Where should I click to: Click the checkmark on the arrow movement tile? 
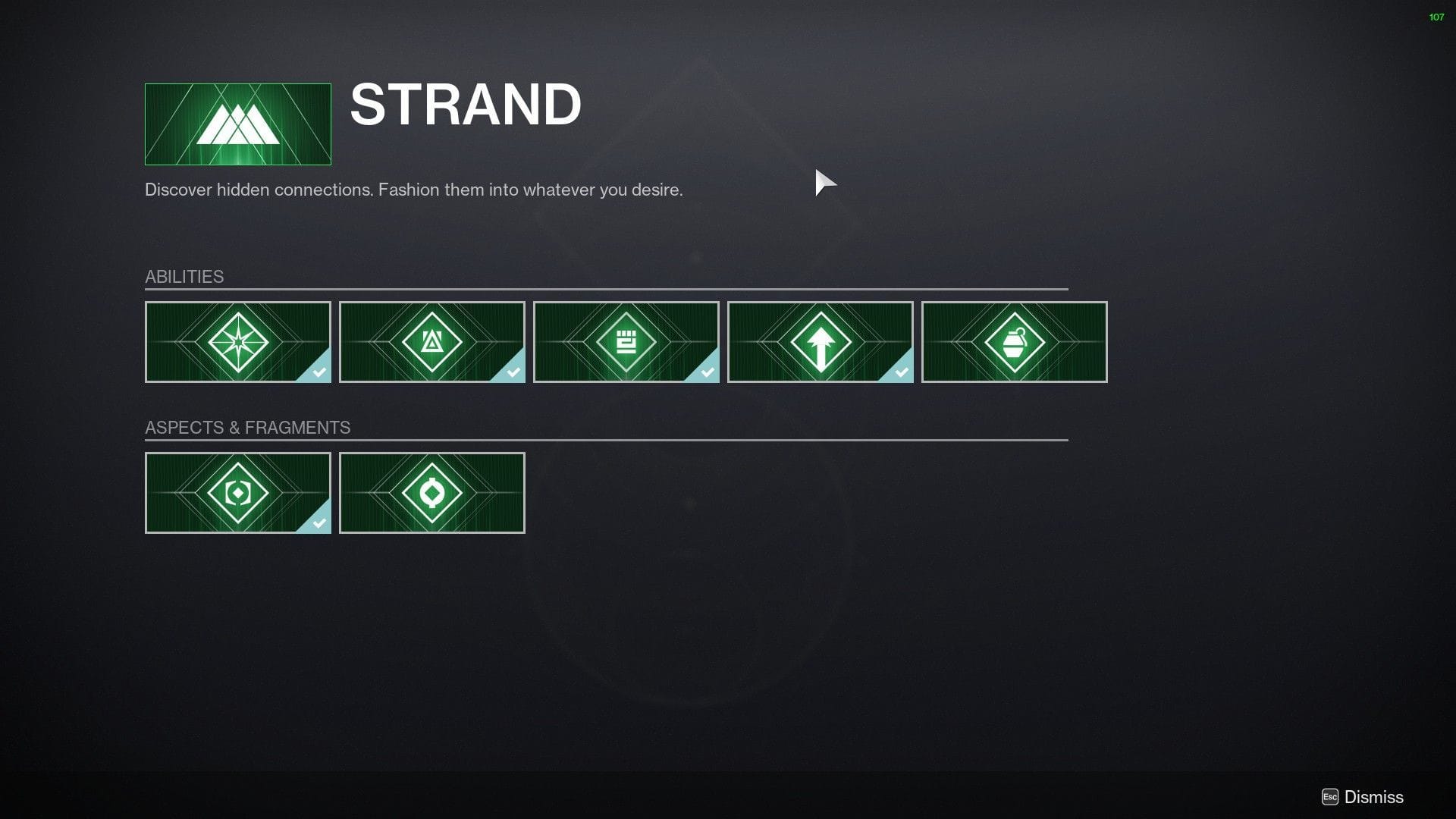pyautogui.click(x=901, y=373)
